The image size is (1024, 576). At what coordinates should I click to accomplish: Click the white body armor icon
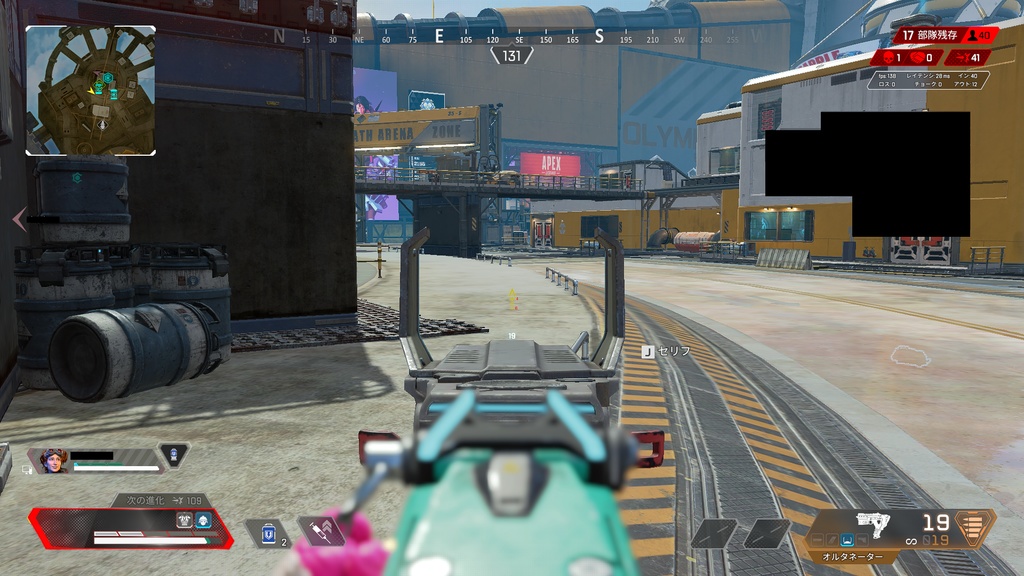[184, 520]
